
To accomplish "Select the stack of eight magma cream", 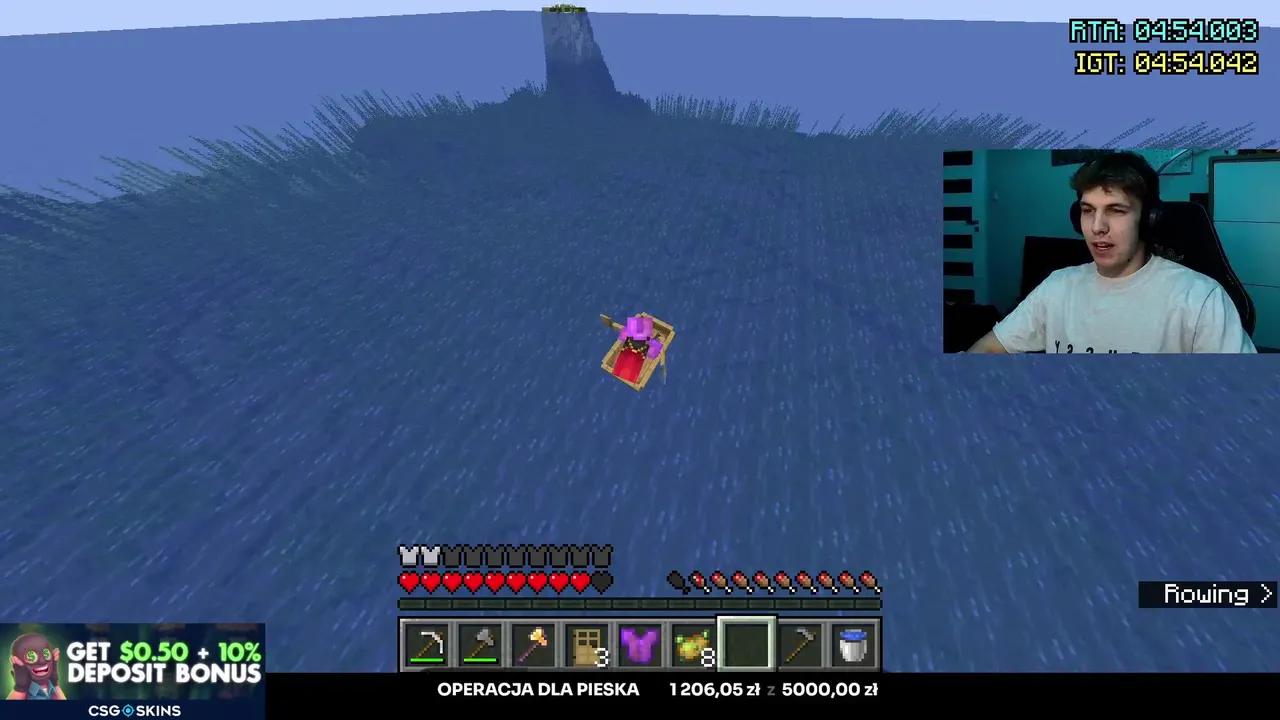I will [694, 645].
